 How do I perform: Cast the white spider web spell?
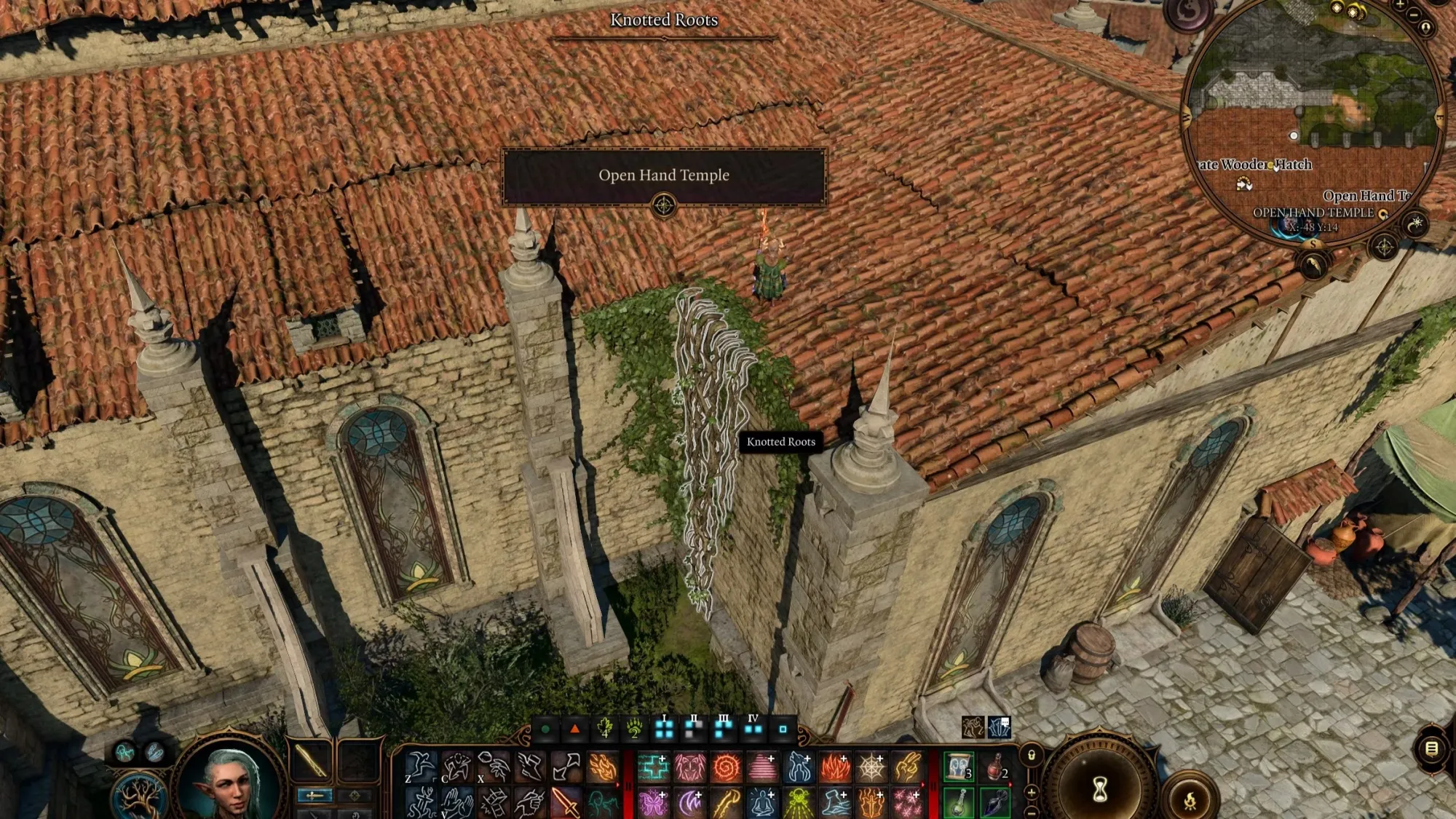click(871, 767)
